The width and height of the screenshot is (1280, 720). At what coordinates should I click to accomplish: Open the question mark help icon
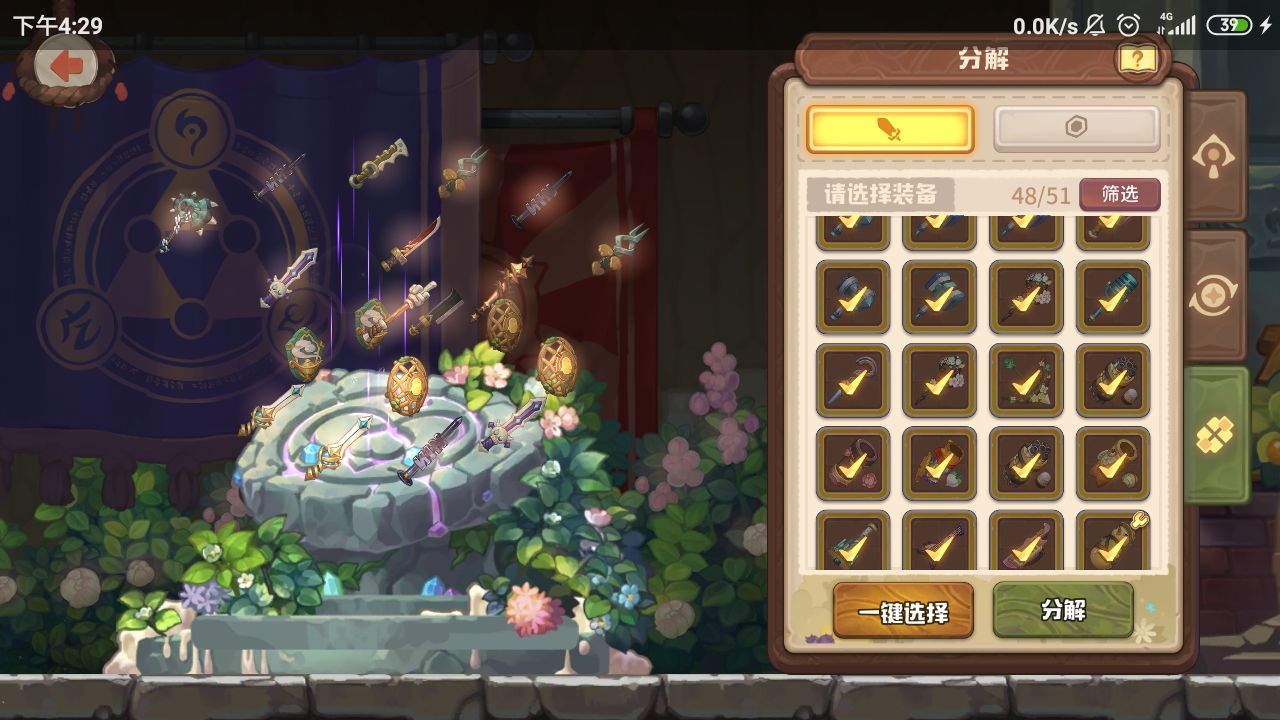click(1133, 57)
